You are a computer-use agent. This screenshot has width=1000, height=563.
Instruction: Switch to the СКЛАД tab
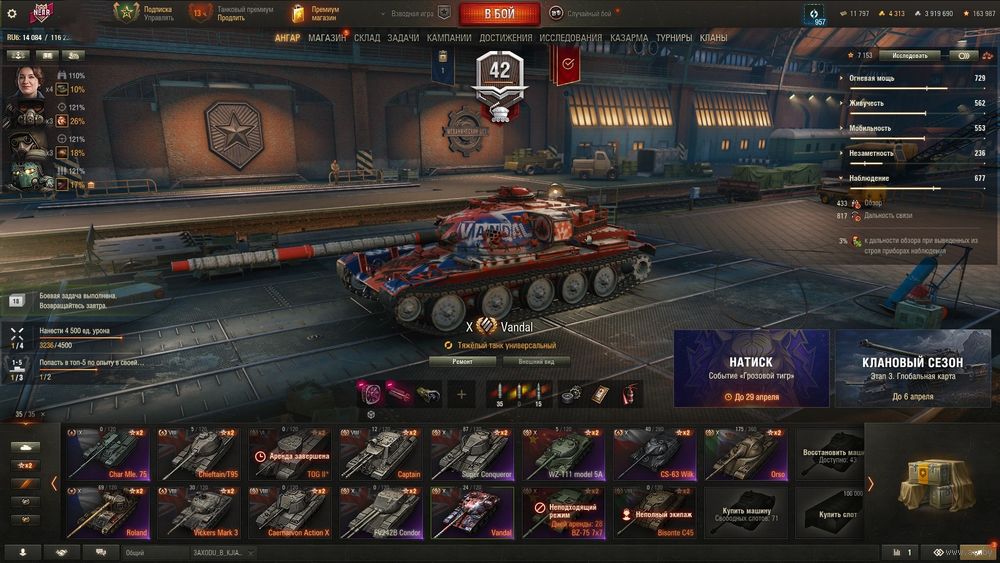(367, 38)
